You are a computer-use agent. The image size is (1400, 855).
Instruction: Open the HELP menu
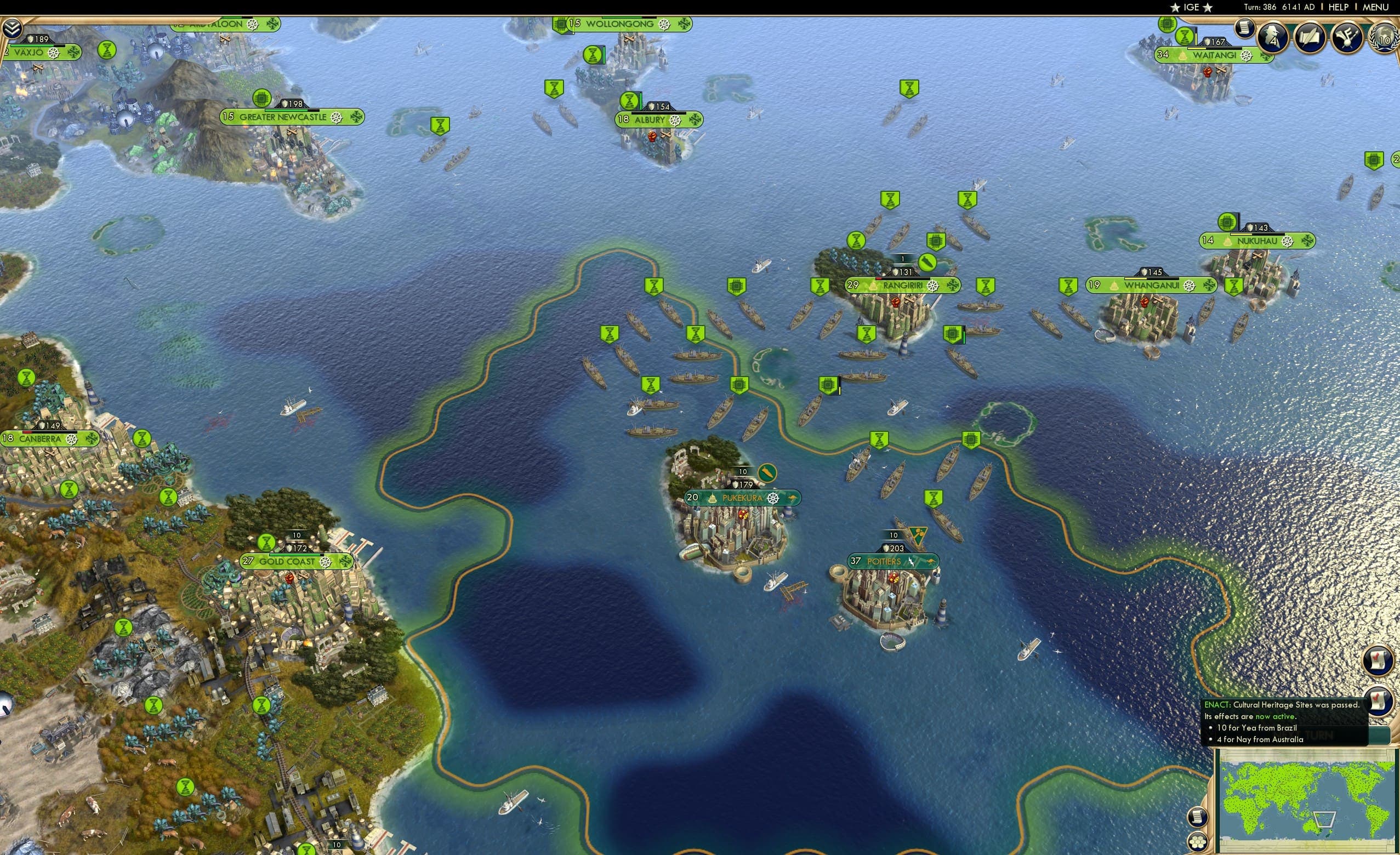click(x=1339, y=7)
